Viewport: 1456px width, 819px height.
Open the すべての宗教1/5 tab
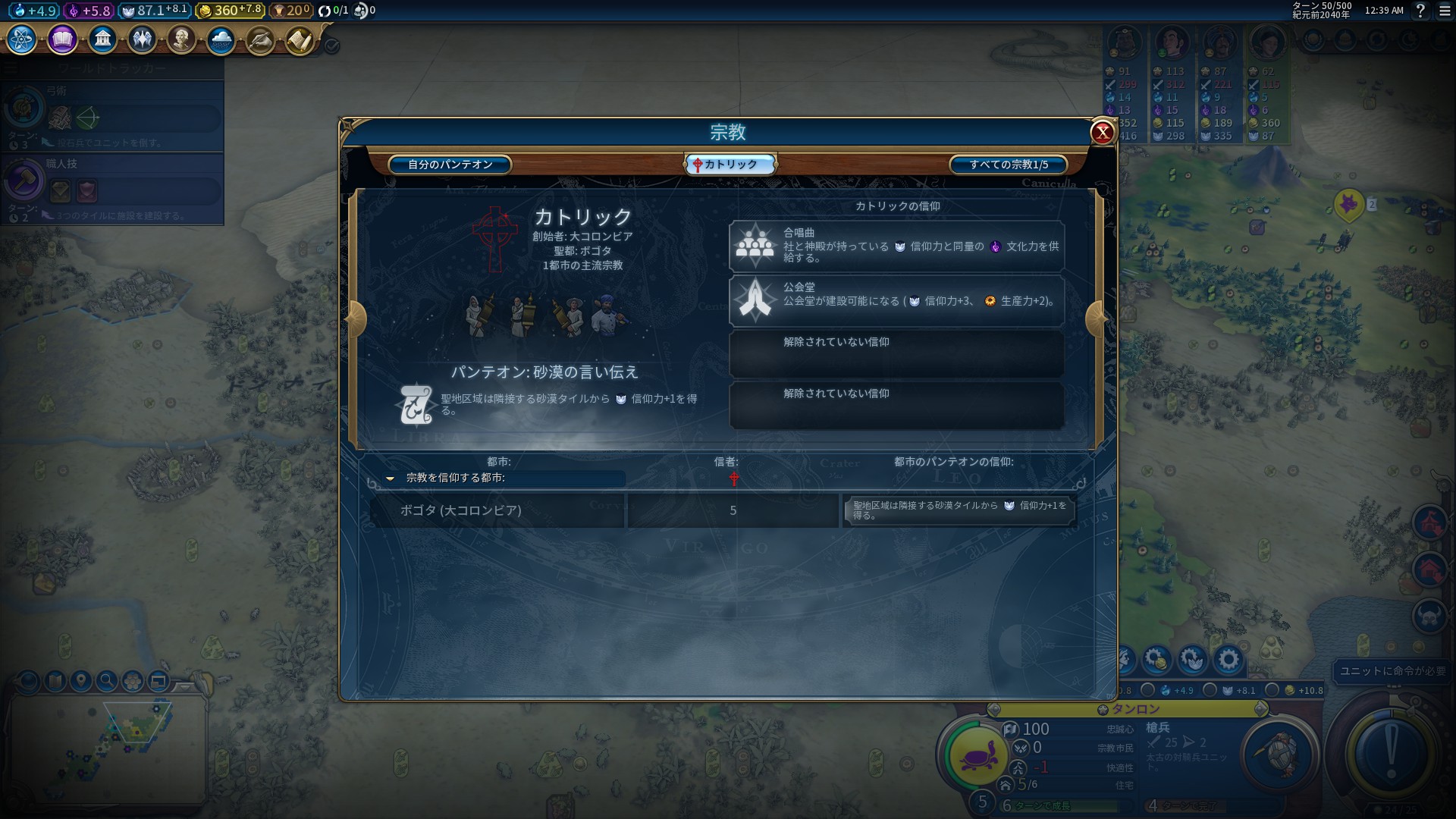click(x=1009, y=165)
